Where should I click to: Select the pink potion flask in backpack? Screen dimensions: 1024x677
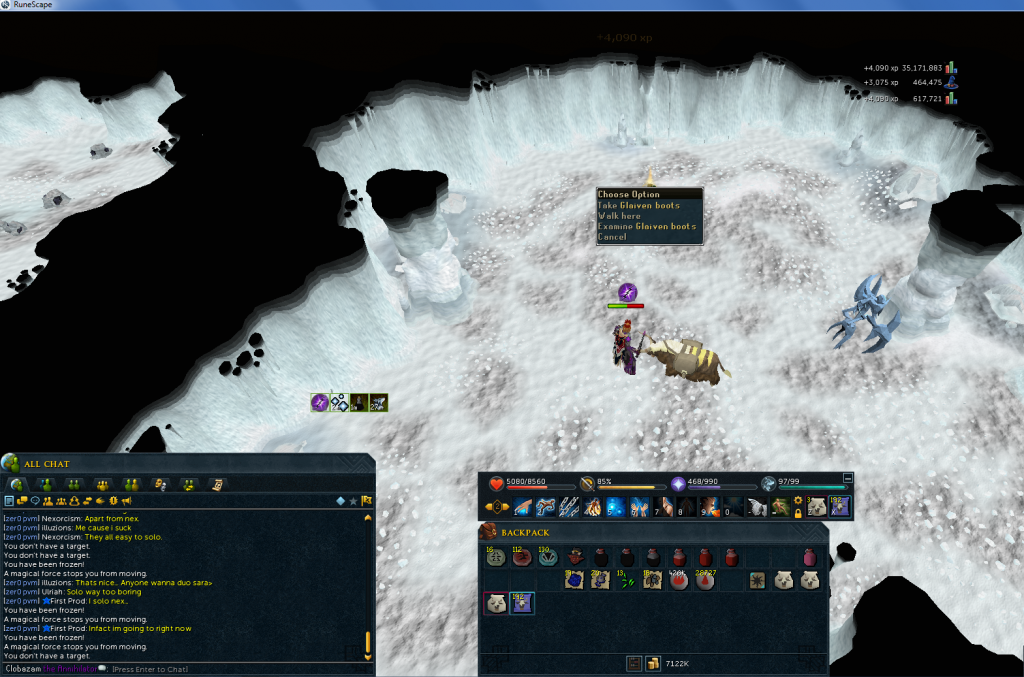(810, 557)
